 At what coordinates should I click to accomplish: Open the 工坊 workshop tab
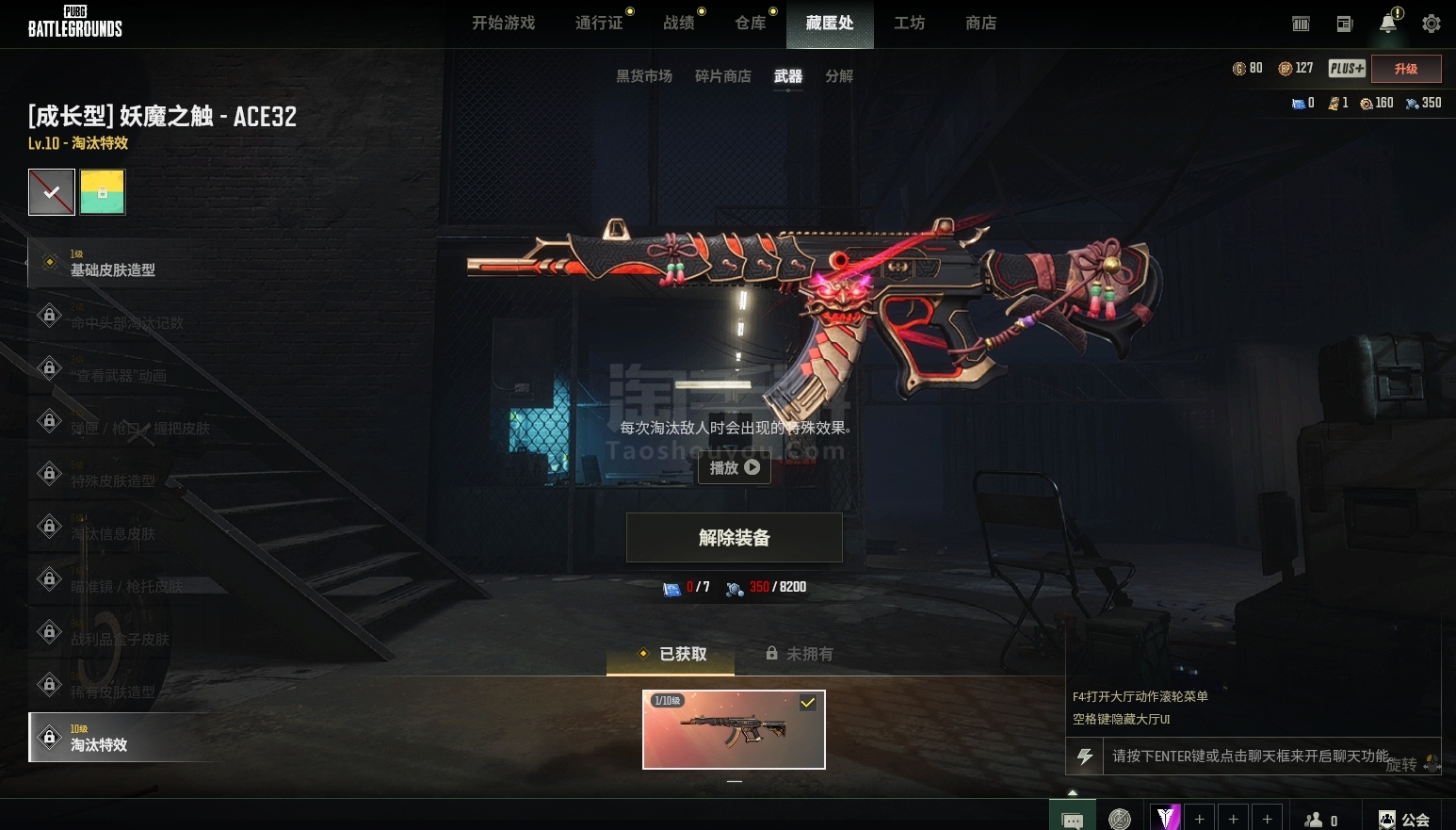coord(909,23)
